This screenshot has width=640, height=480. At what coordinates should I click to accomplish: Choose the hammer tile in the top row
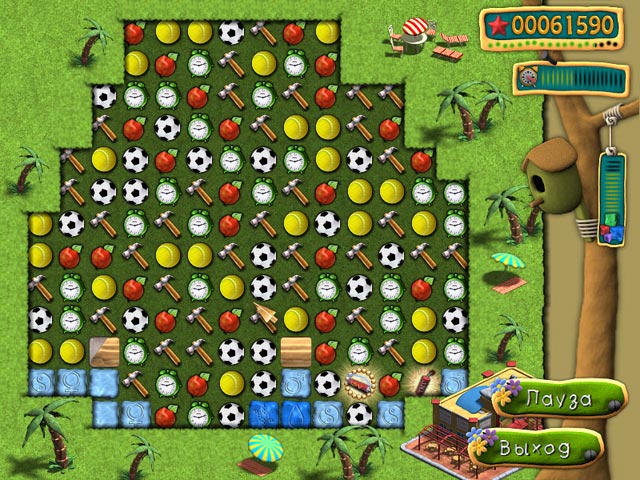click(x=263, y=33)
